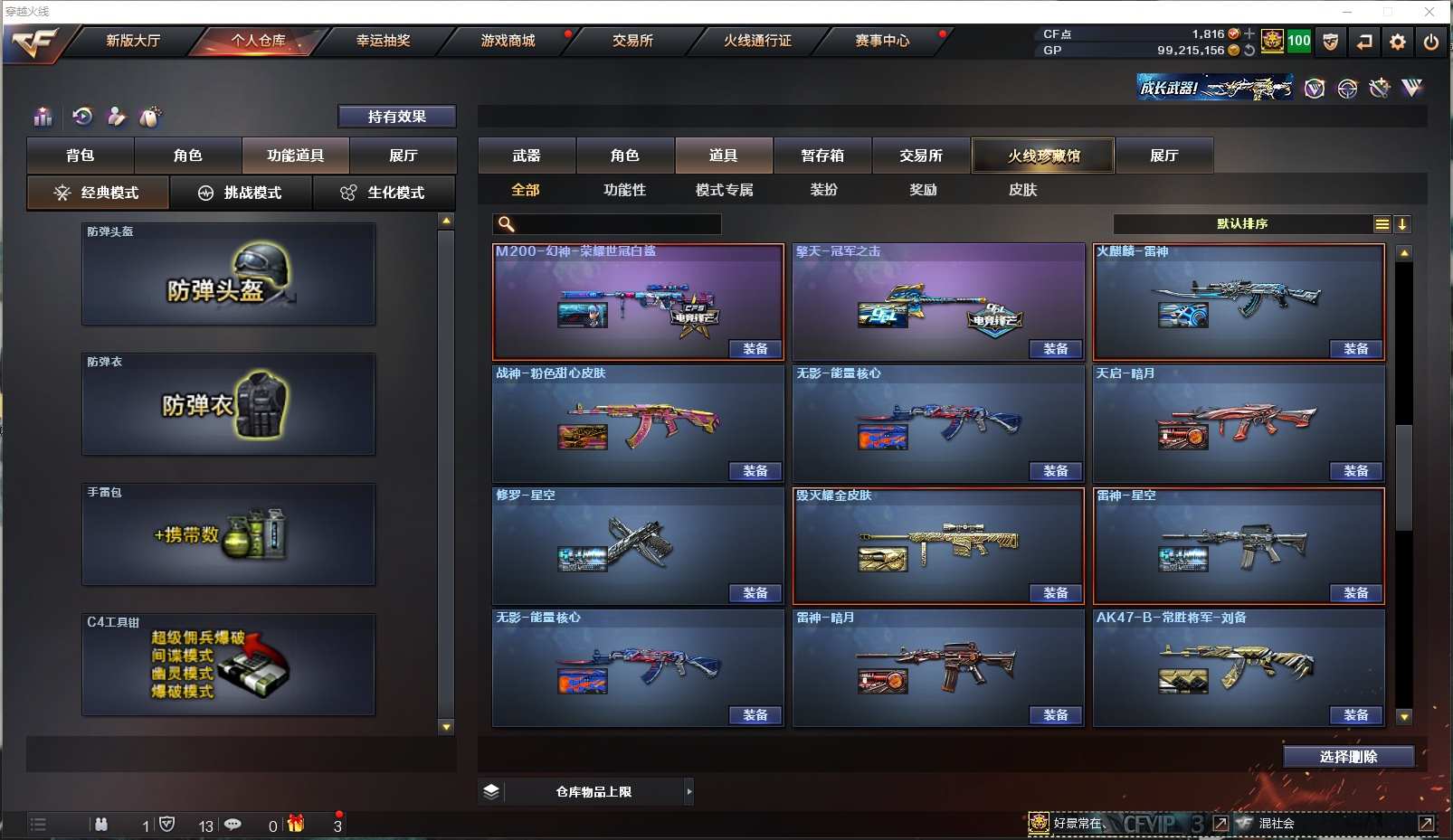Equip the M200-幻神 sniper rifle item
The image size is (1453, 840).
pos(755,349)
